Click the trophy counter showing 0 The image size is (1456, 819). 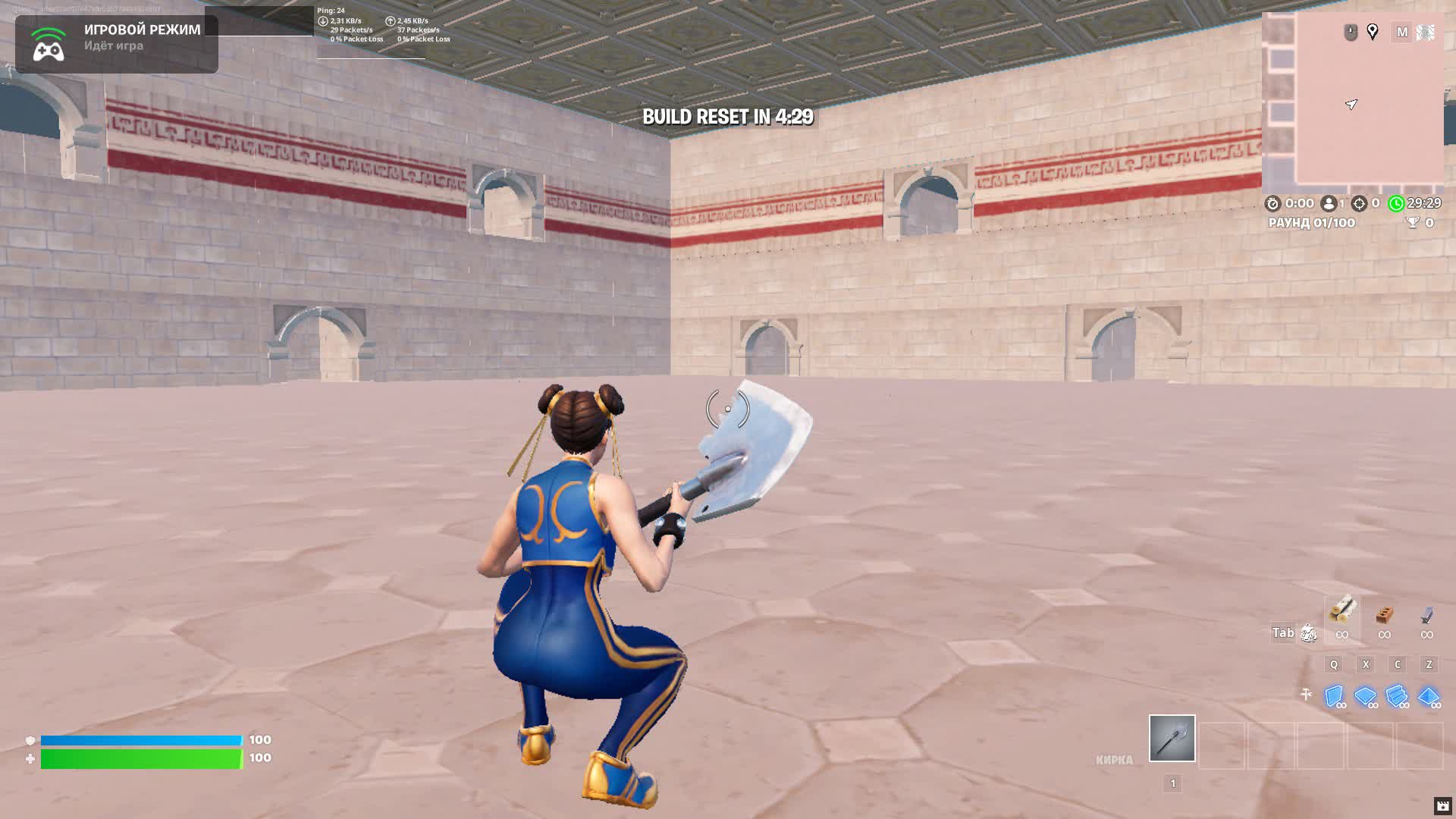click(1420, 224)
